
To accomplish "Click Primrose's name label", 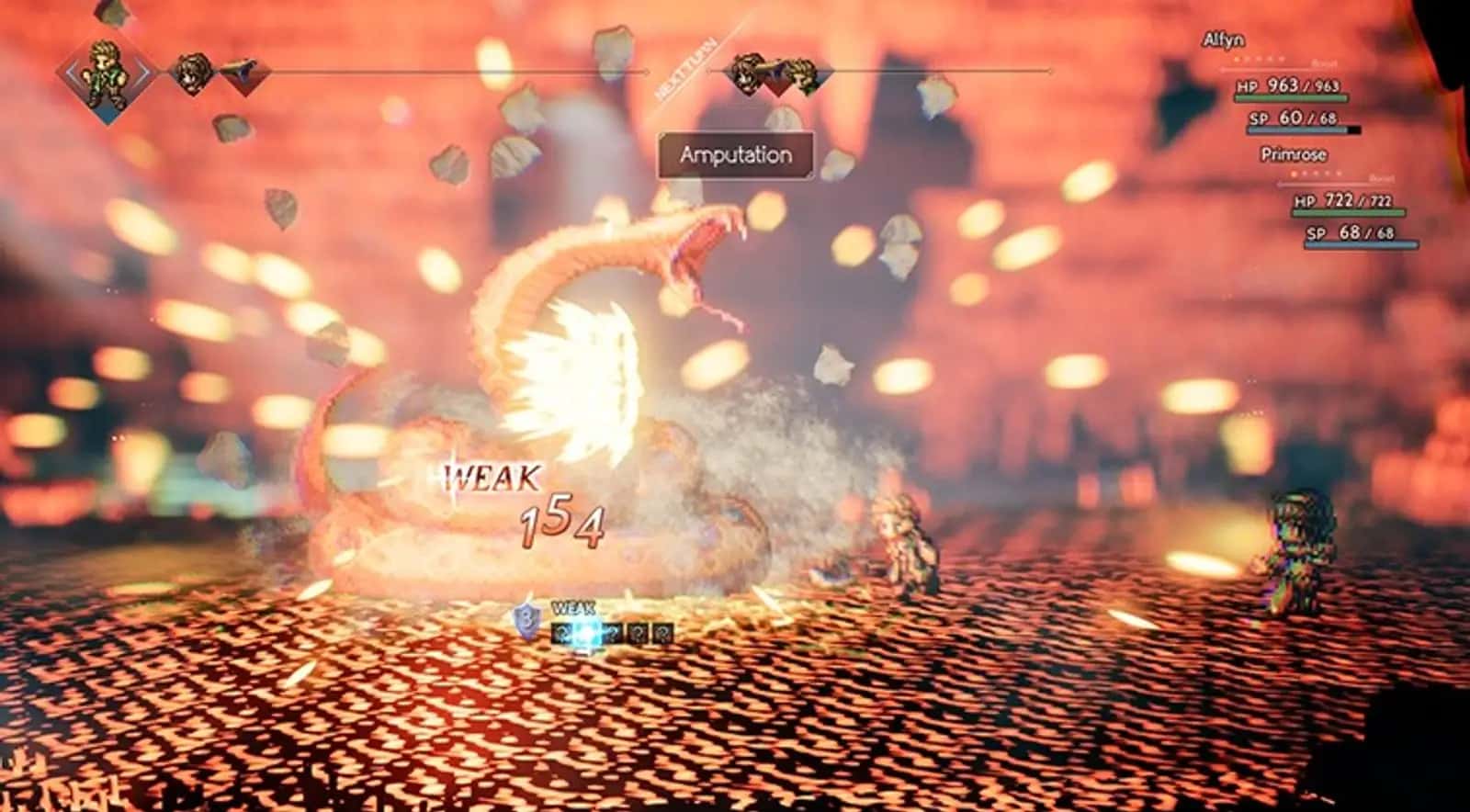I will point(1294,153).
